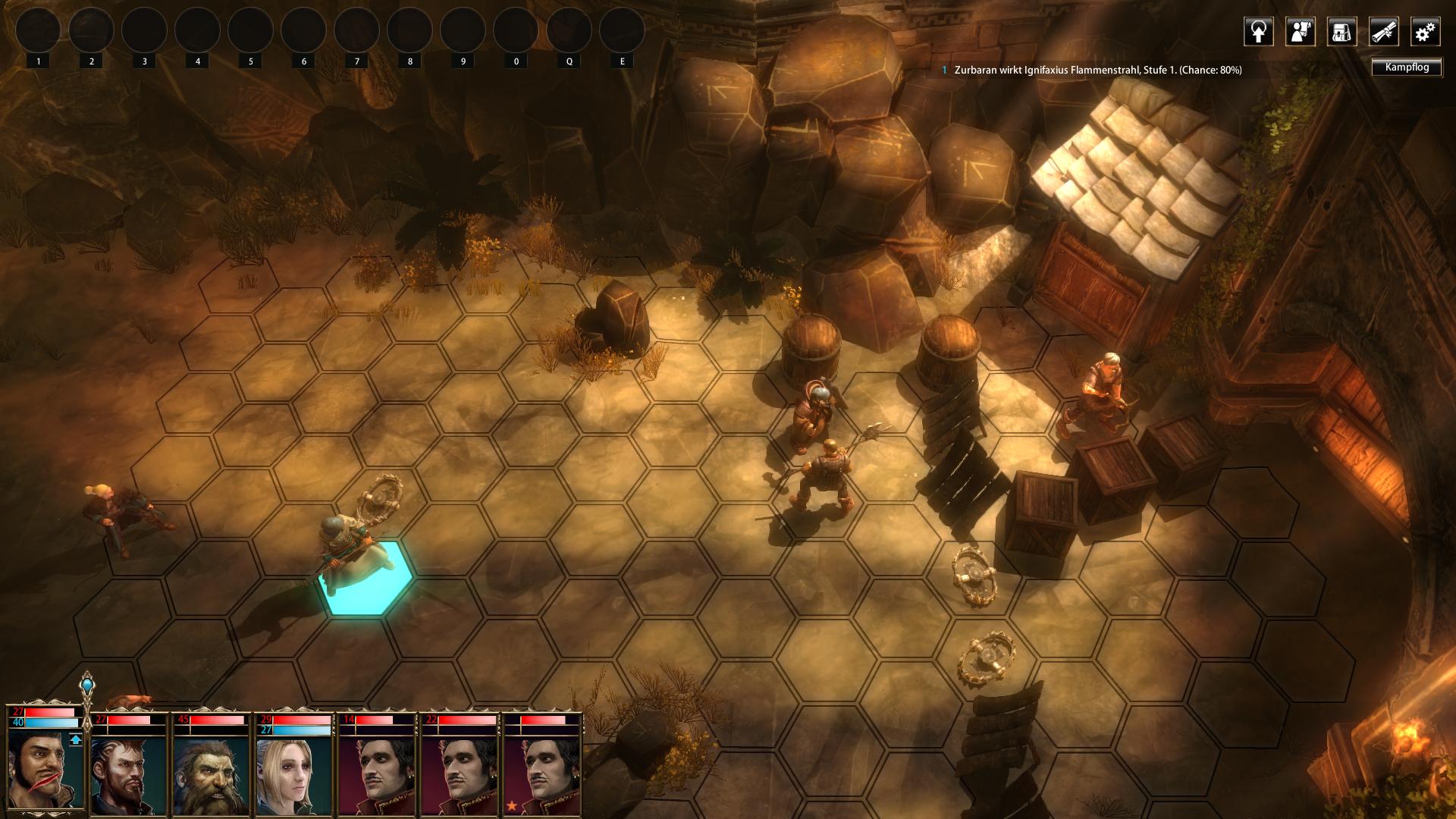Show the character sheet icon
Image resolution: width=1456 pixels, height=819 pixels.
click(1300, 32)
